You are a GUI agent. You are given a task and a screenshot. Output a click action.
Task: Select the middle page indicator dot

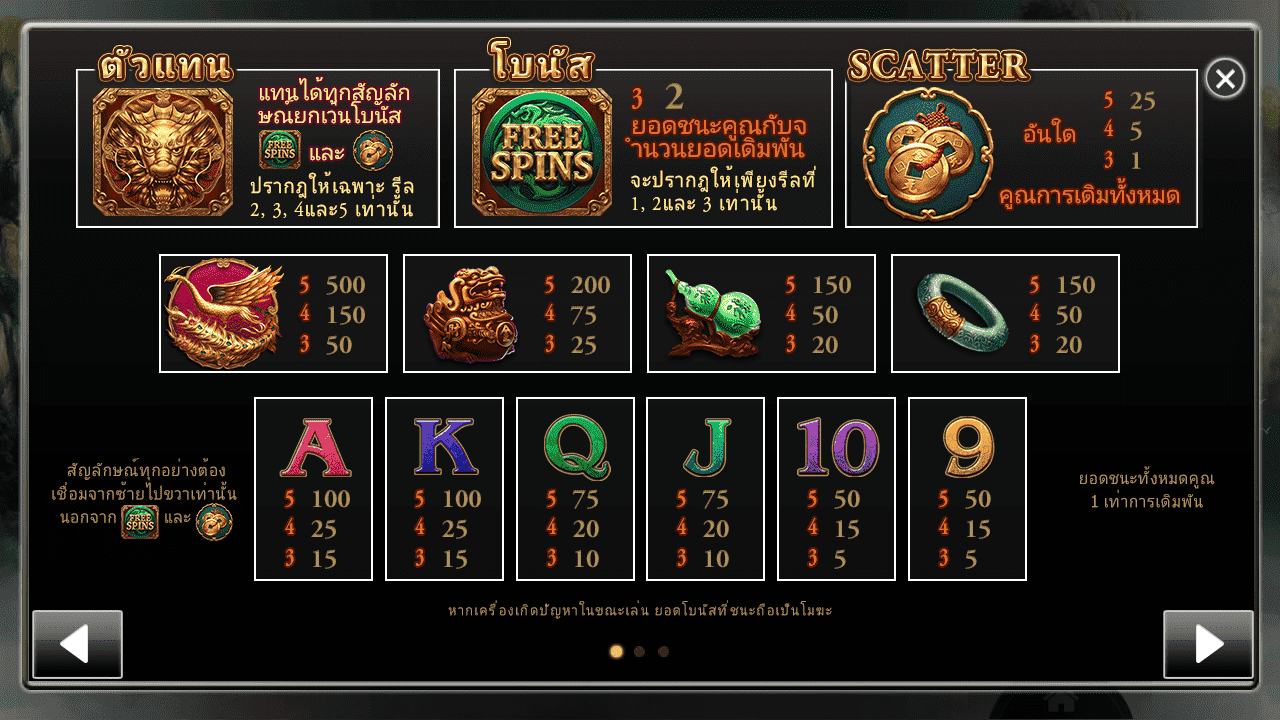coord(640,652)
